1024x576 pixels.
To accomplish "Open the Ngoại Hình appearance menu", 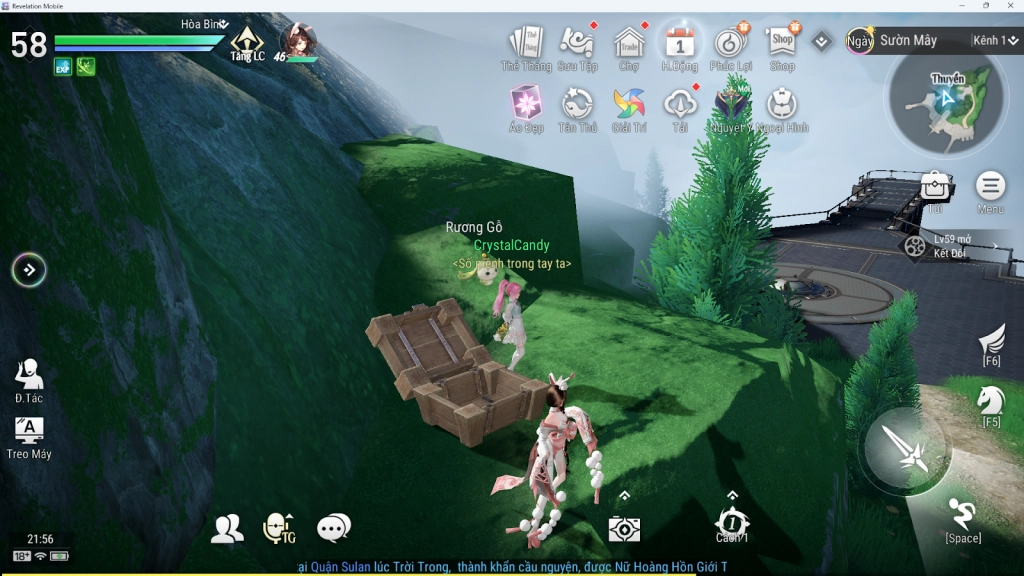I will click(x=782, y=104).
